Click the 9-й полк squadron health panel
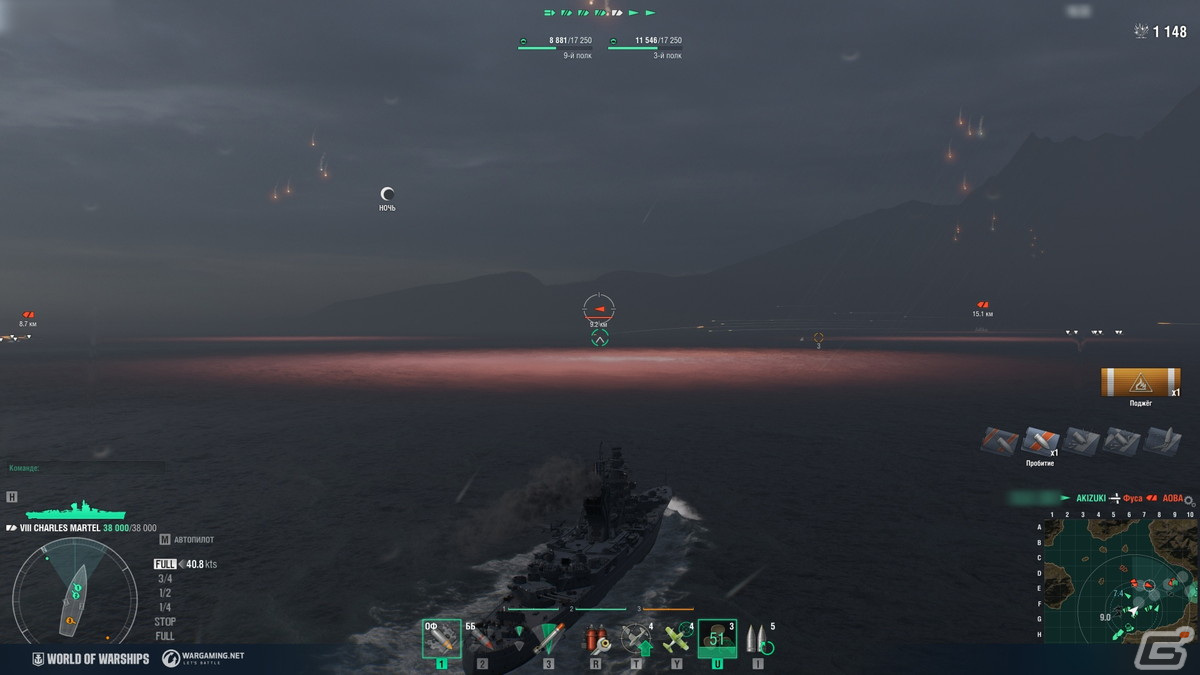This screenshot has width=1200, height=675. [555, 46]
